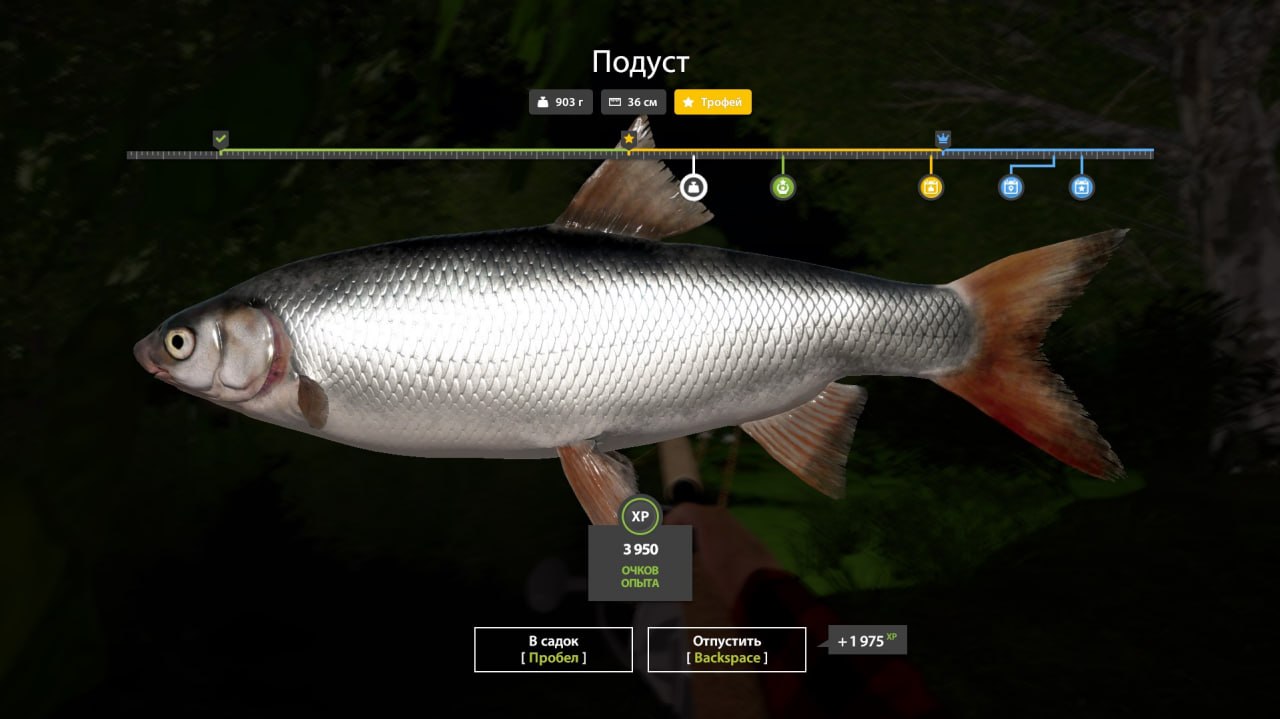Click the blue crown threshold flag

pyautogui.click(x=942, y=138)
